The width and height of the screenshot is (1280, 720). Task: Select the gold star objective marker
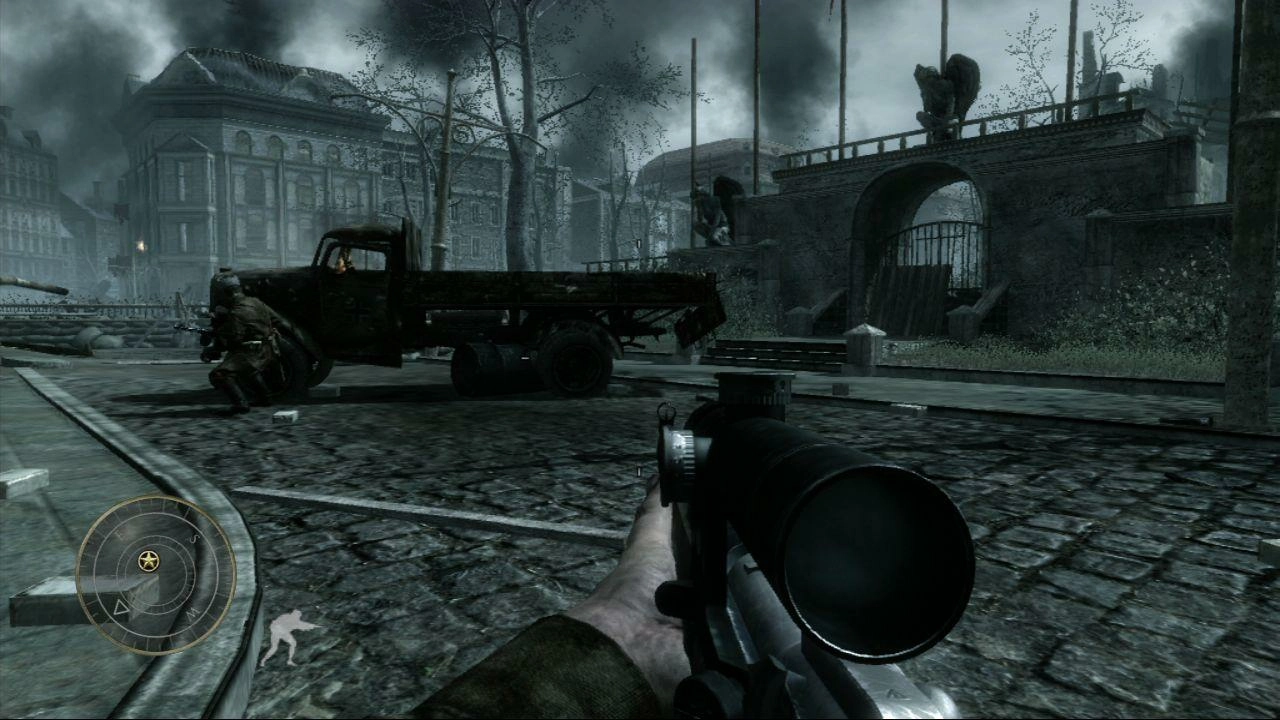149,560
